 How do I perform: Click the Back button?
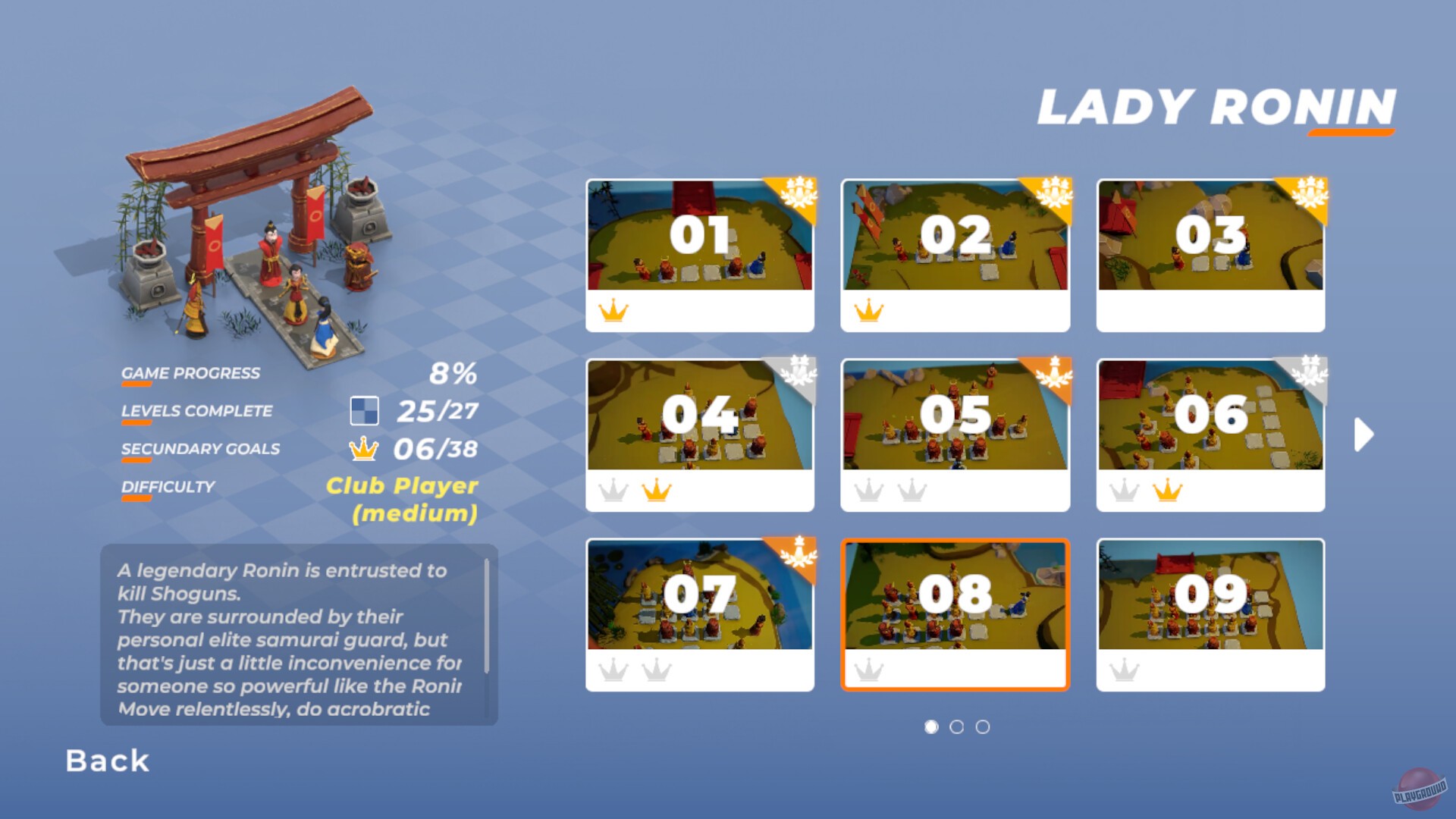107,761
